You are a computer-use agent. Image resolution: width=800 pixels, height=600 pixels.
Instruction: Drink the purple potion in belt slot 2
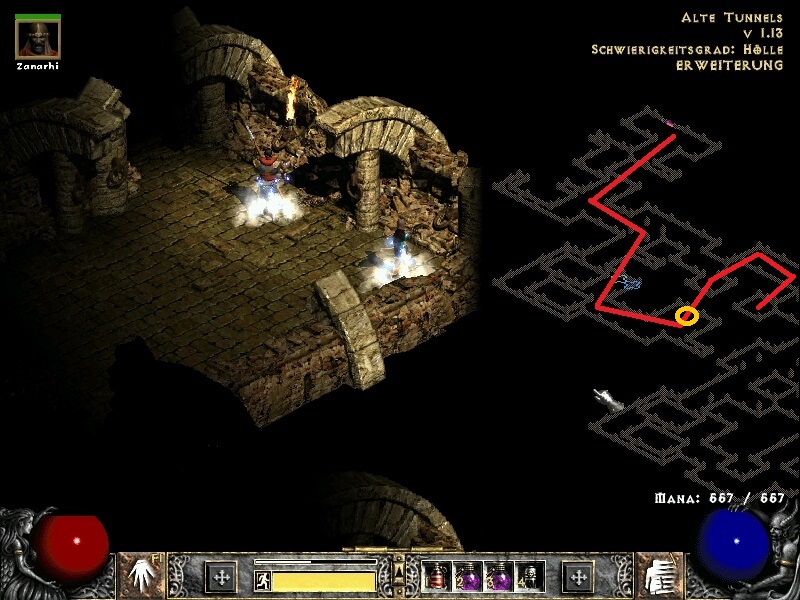coord(468,576)
